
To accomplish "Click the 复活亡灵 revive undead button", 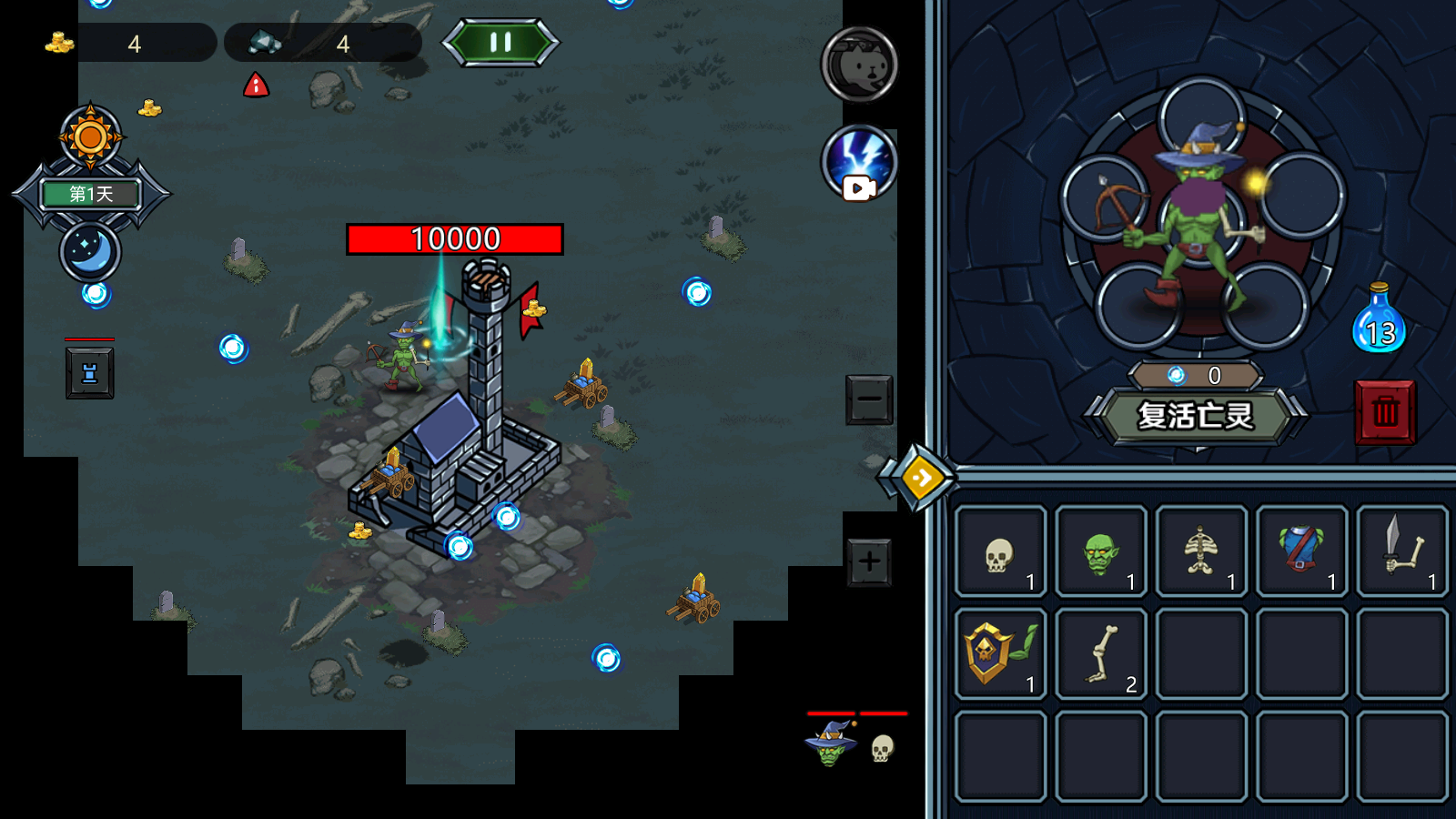I will [1195, 416].
